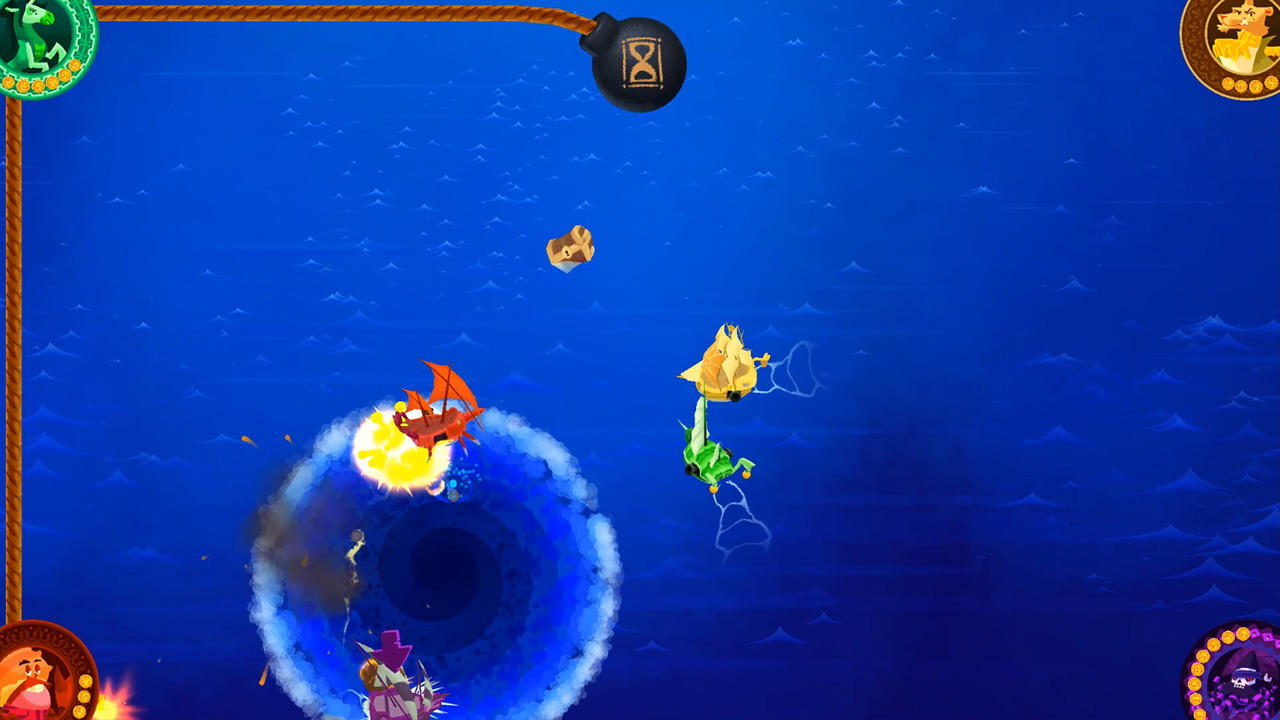Select the orange cat captain portrait
The image size is (1280, 720).
pyautogui.click(x=1245, y=30)
